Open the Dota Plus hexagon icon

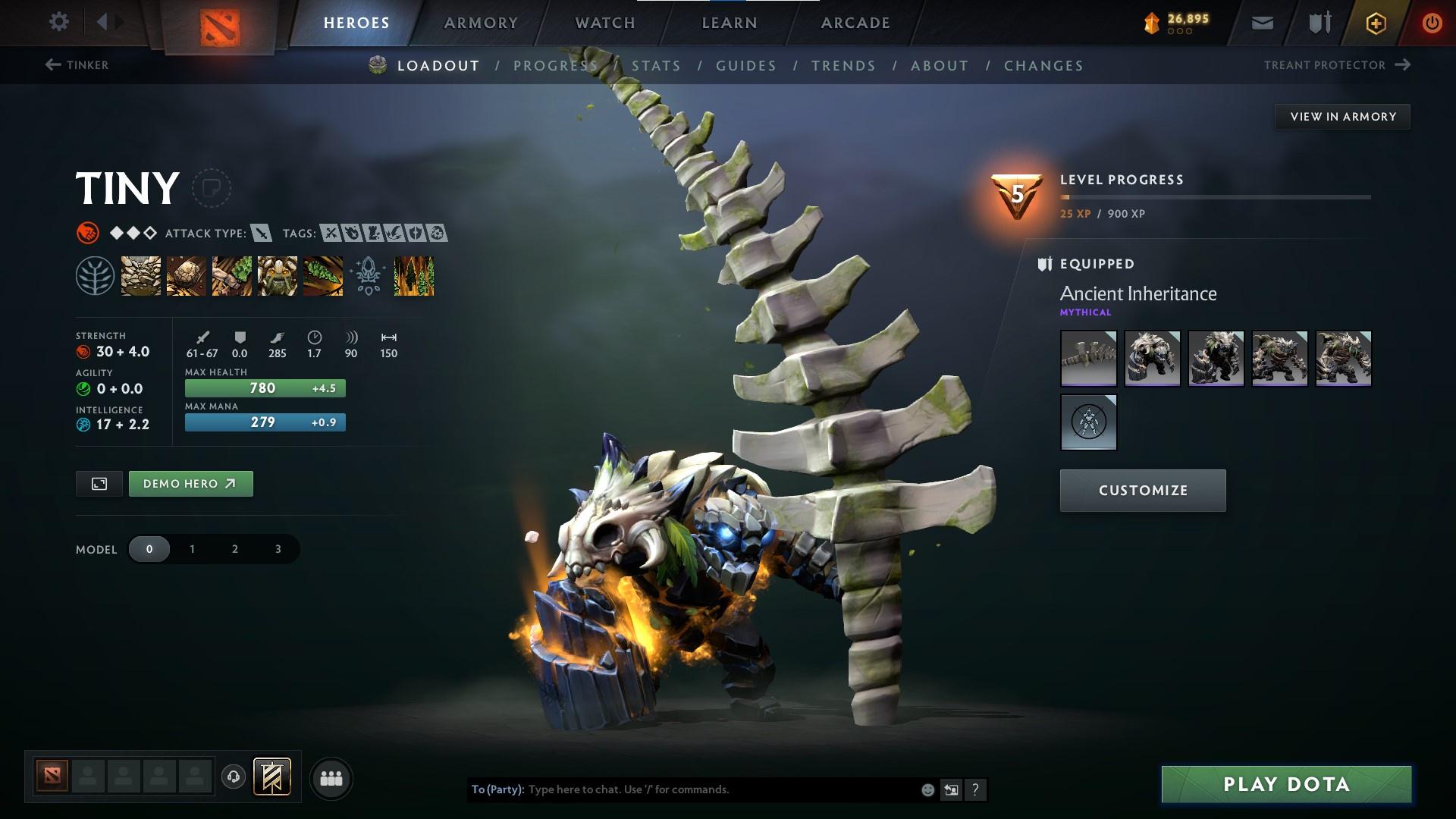point(1375,22)
